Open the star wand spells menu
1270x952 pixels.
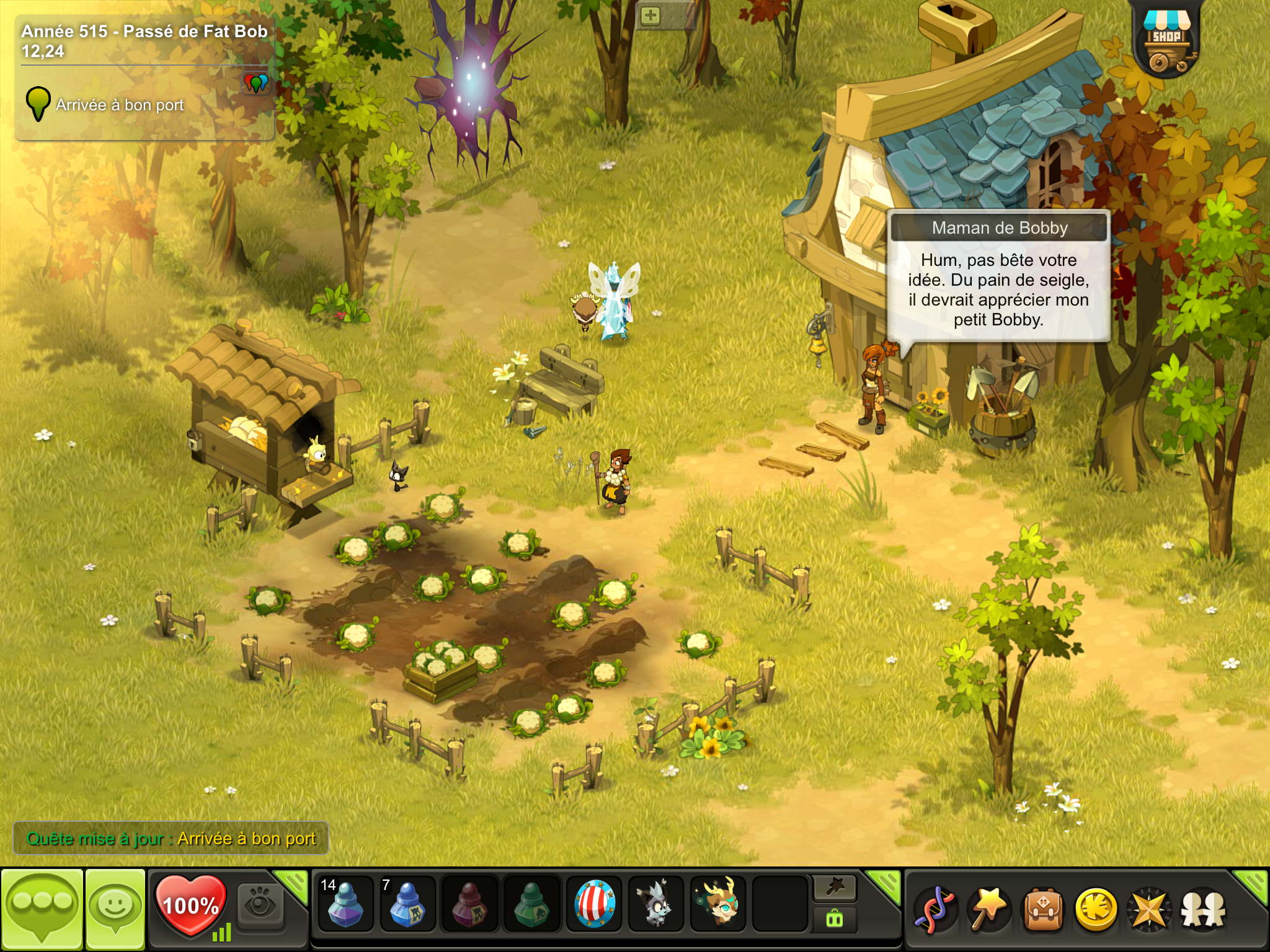(989, 909)
